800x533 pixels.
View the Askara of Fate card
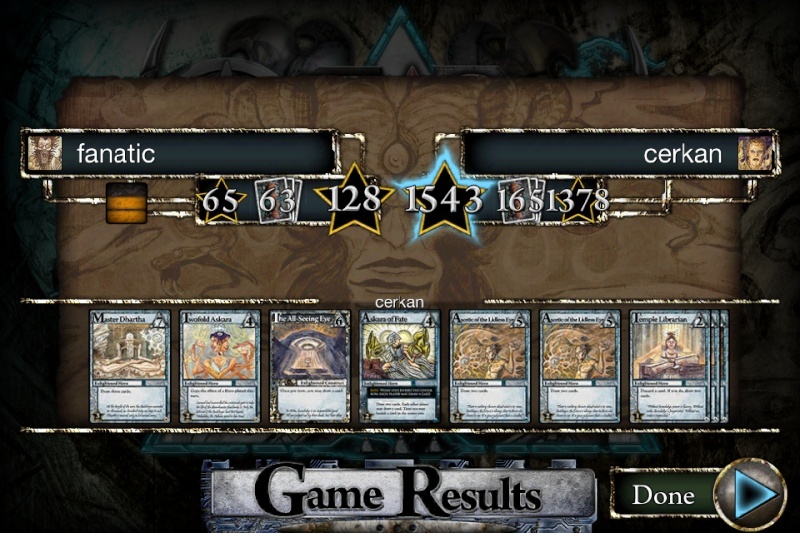tap(399, 365)
